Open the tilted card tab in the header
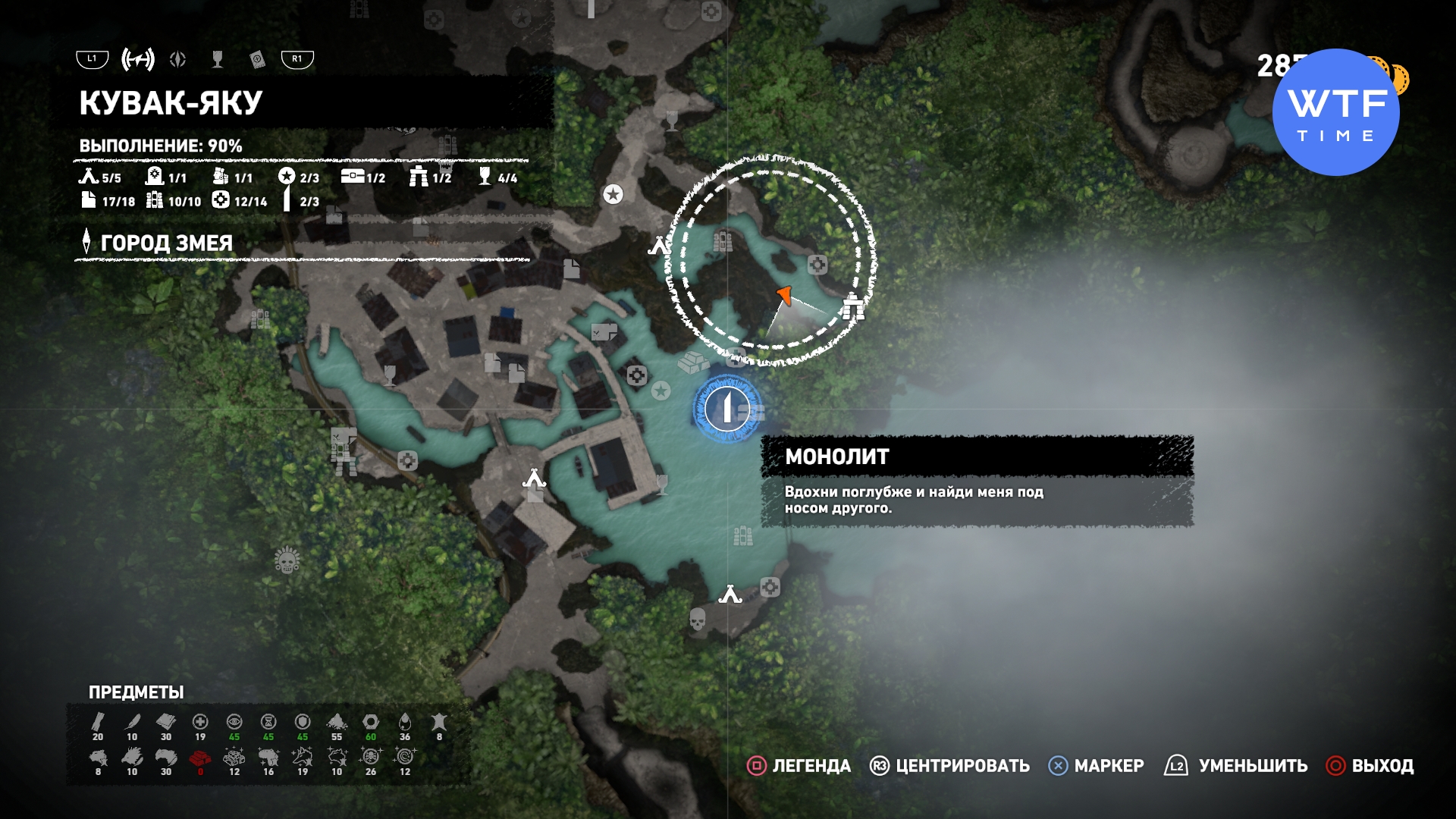The height and width of the screenshot is (819, 1456). [x=257, y=59]
